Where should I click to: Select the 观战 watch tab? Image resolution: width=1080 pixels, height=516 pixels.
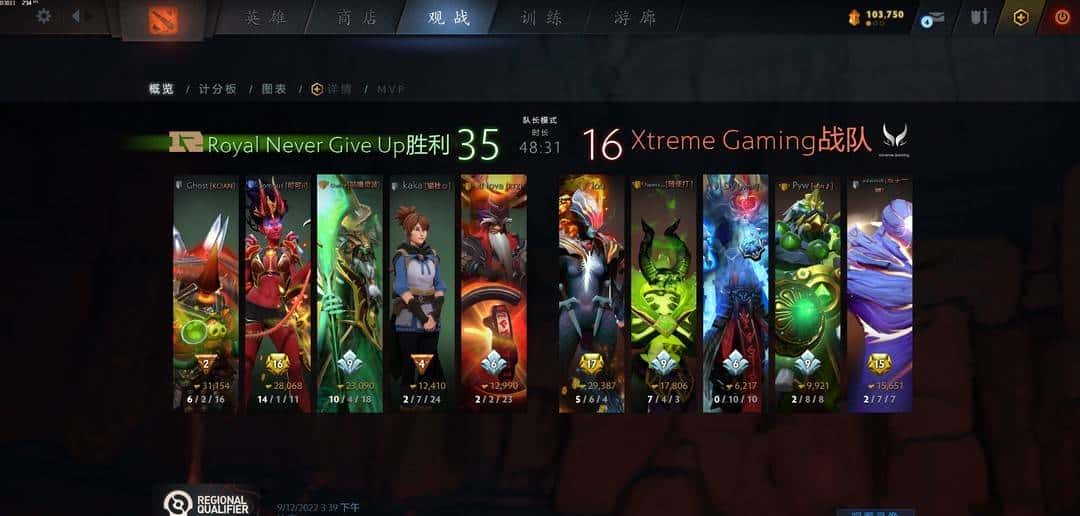[449, 18]
